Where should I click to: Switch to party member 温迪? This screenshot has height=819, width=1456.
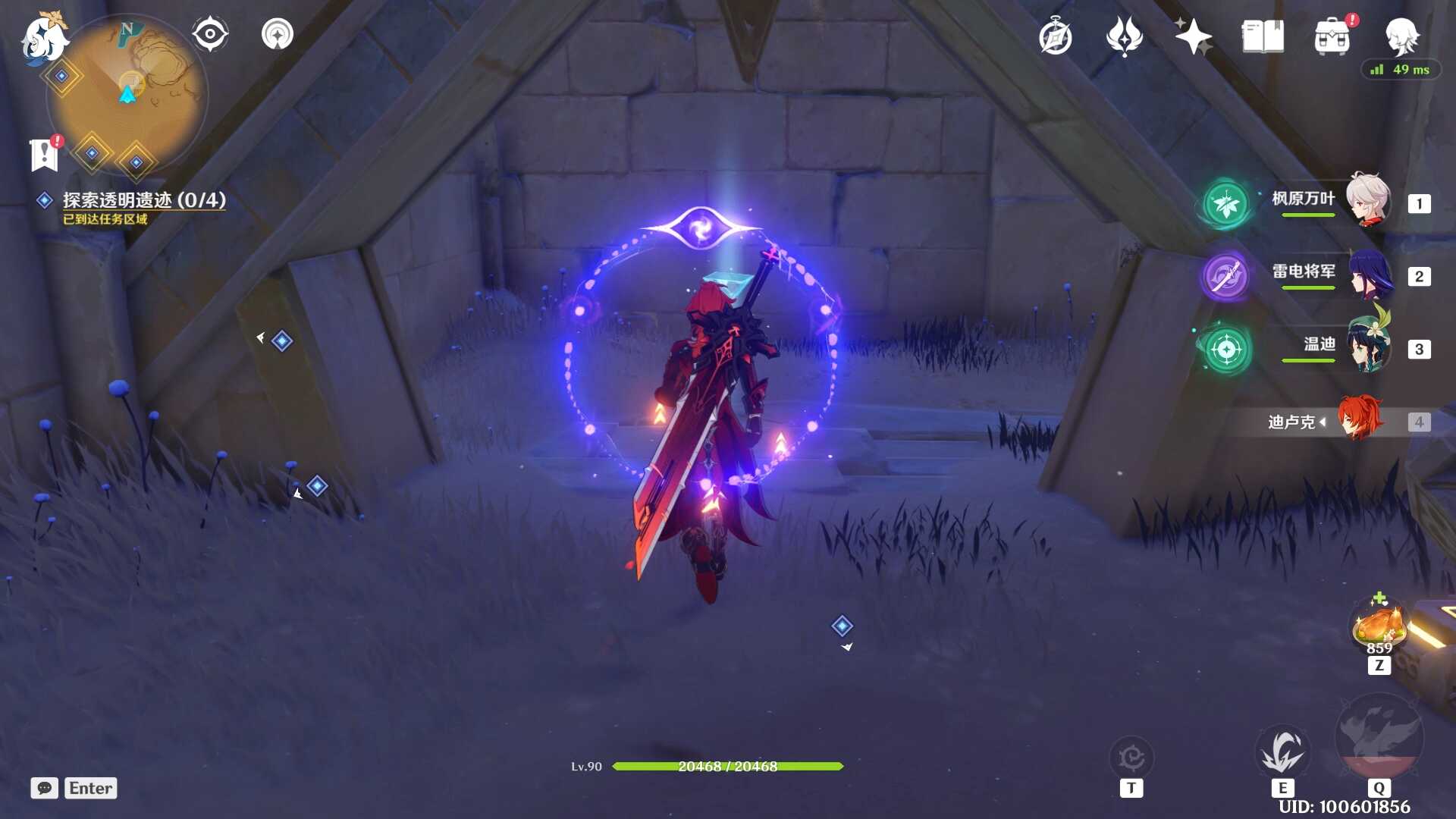pyautogui.click(x=1368, y=347)
